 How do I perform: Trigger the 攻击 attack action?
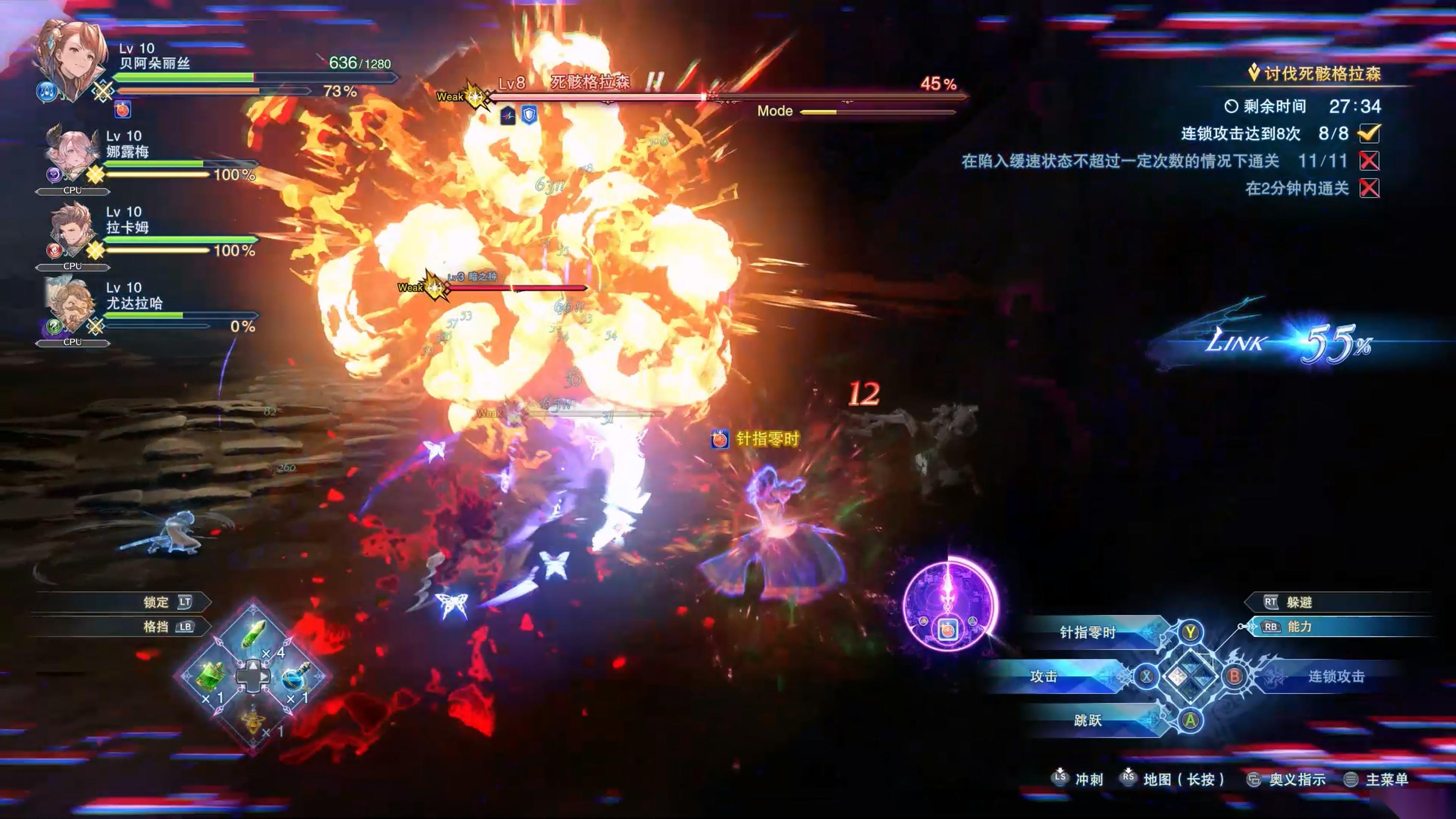(1043, 677)
